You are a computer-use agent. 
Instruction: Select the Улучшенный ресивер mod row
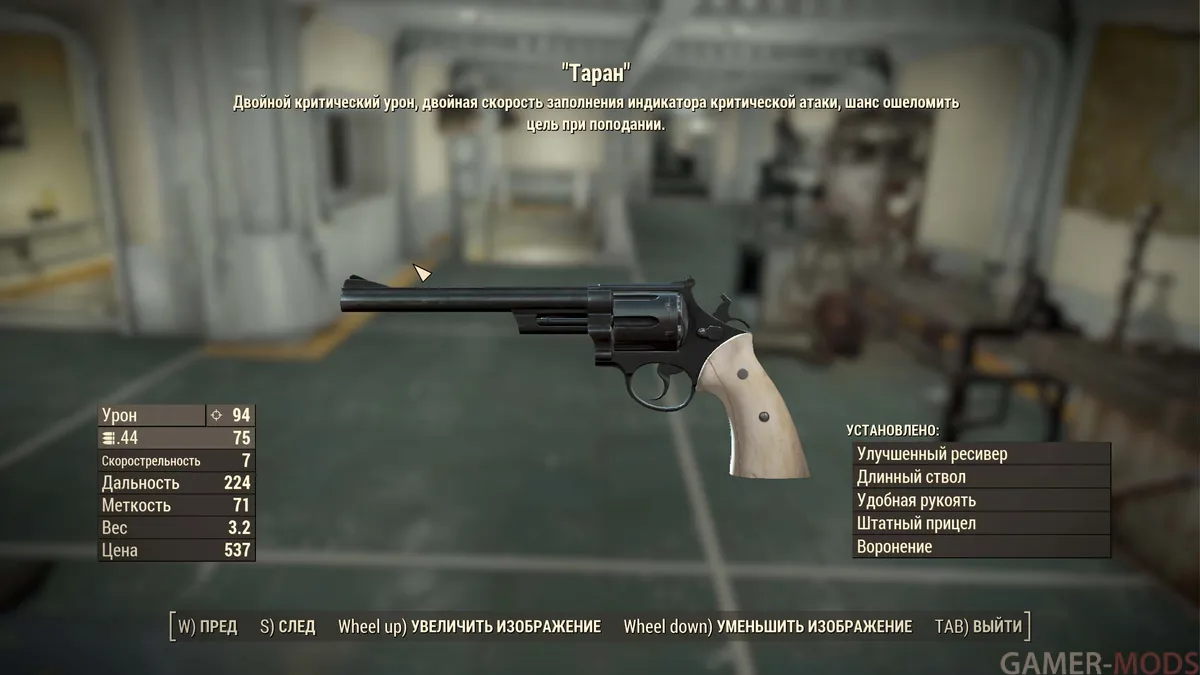pos(980,454)
